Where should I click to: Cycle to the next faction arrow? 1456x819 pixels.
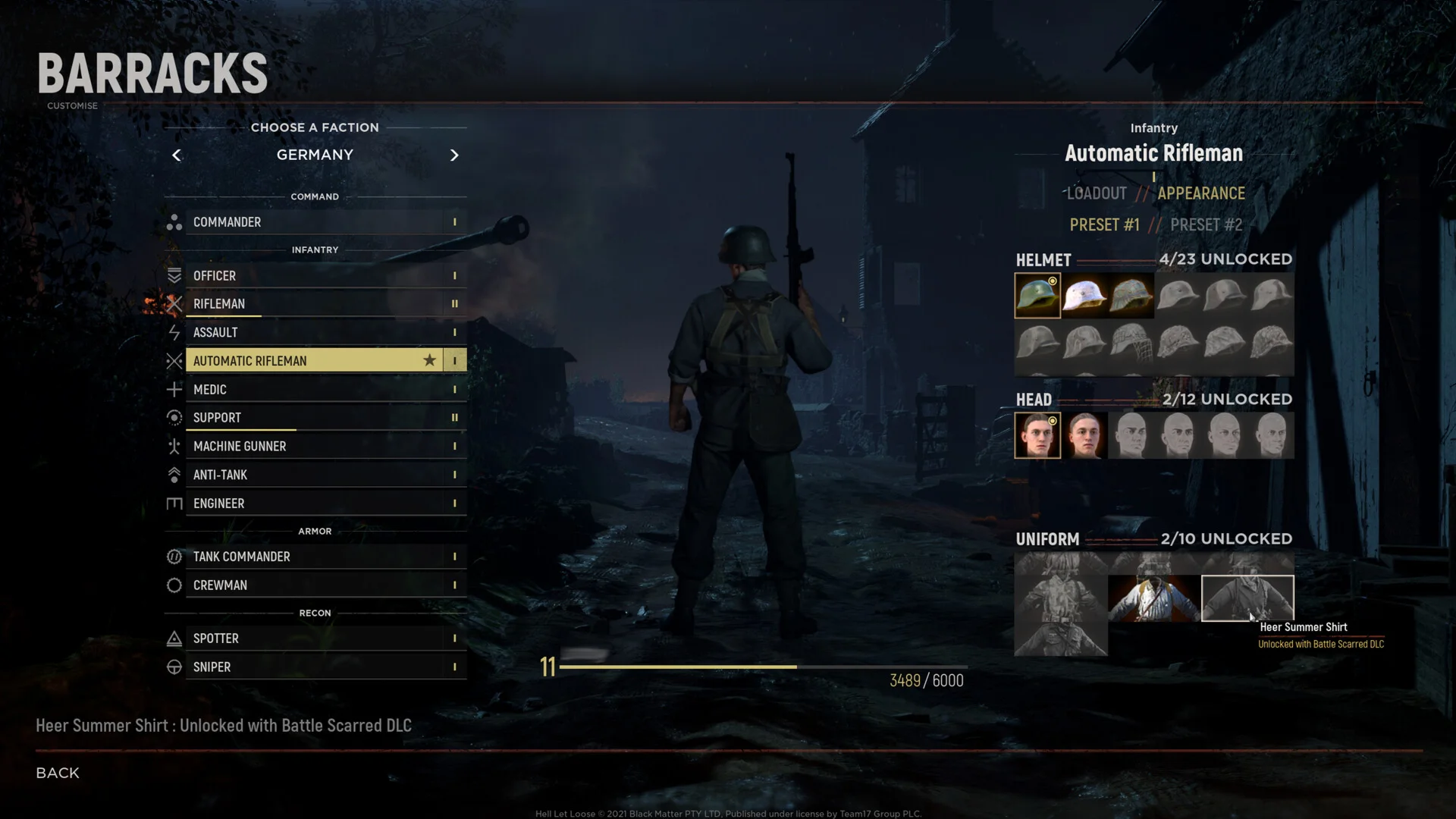pos(454,155)
